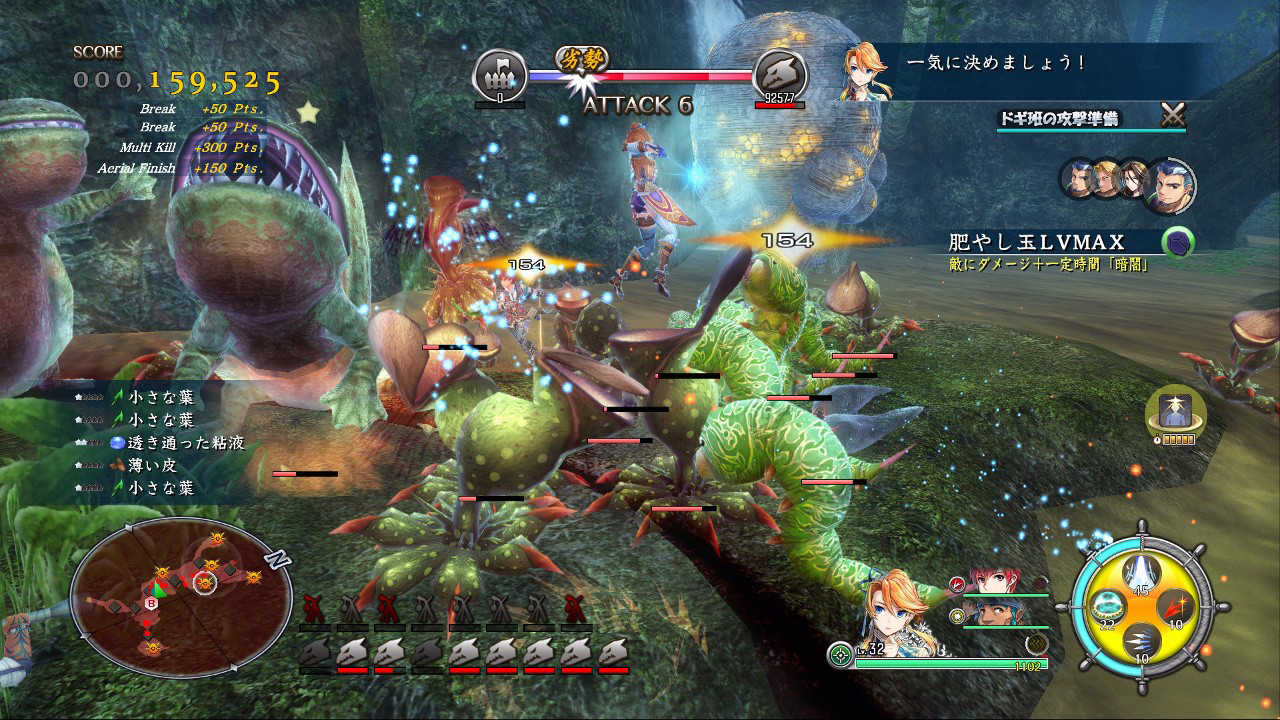
Task: Click the beast boss icon on the gauge
Action: pyautogui.click(x=780, y=74)
